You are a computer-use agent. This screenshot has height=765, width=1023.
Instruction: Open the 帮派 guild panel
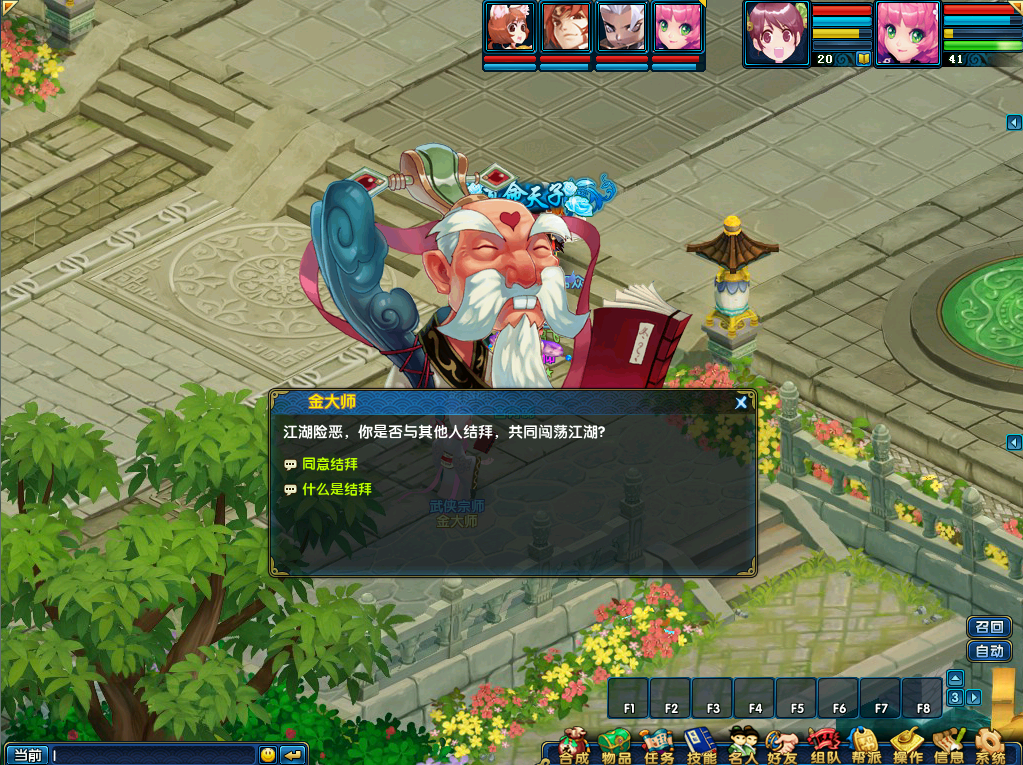point(866,746)
